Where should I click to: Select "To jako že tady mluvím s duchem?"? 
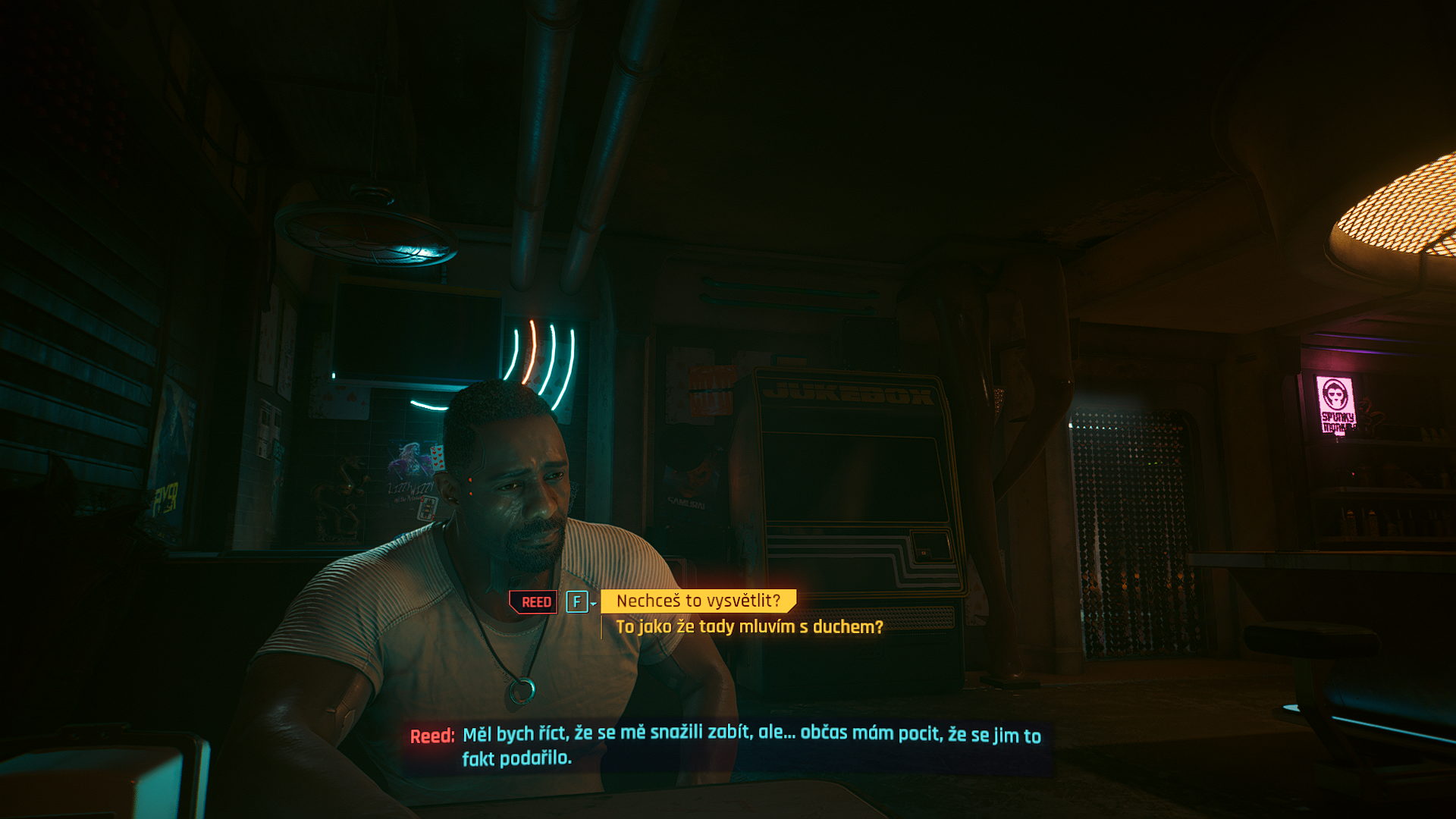click(x=749, y=627)
